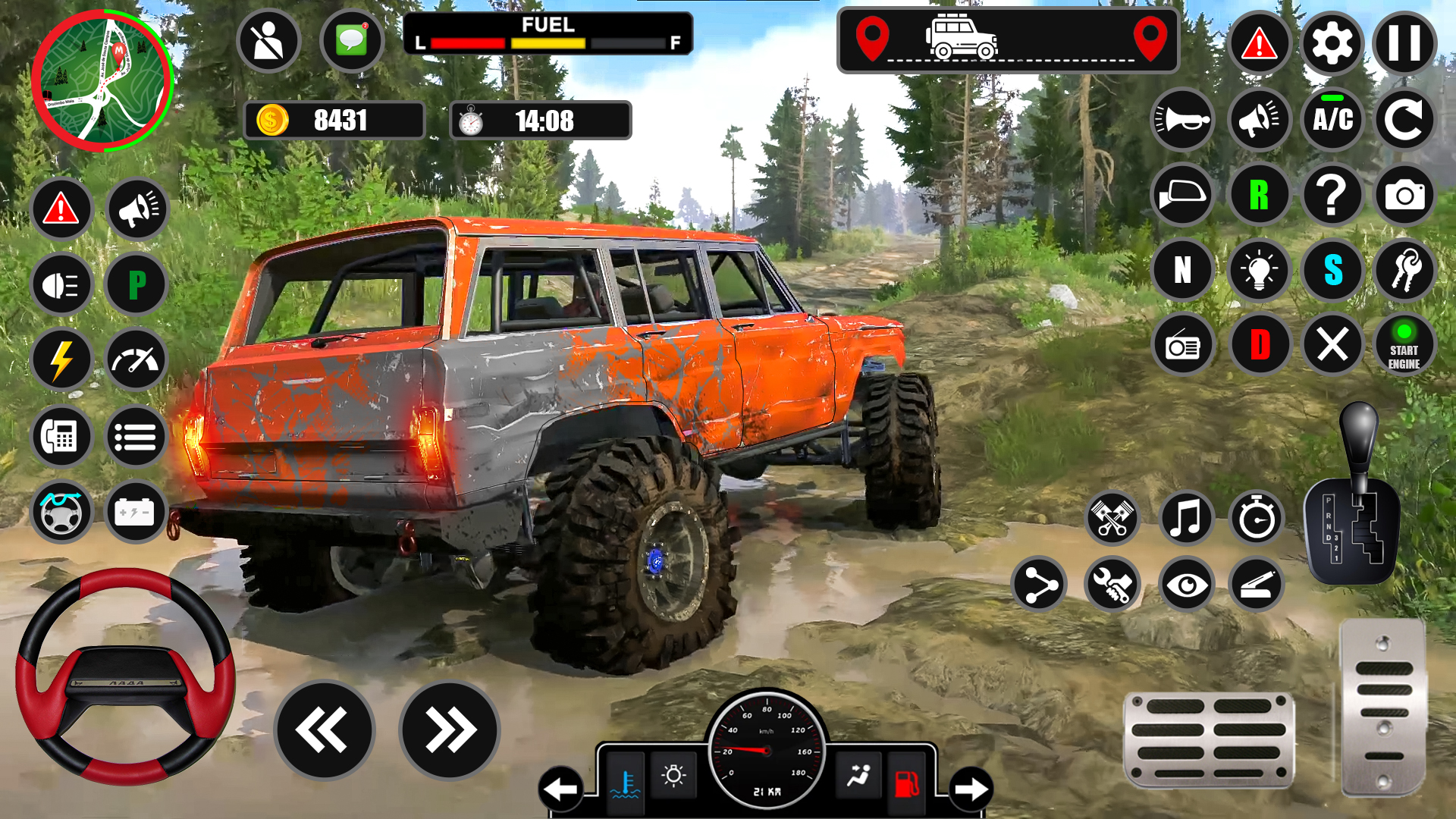Viewport: 1456px width, 819px height.
Task: Toggle the A/C button
Action: [x=1332, y=119]
